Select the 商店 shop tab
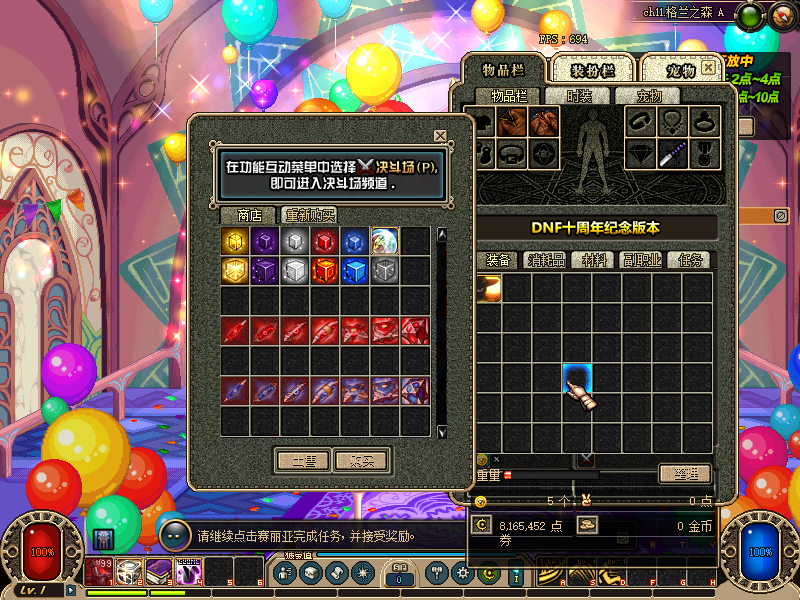 click(249, 215)
